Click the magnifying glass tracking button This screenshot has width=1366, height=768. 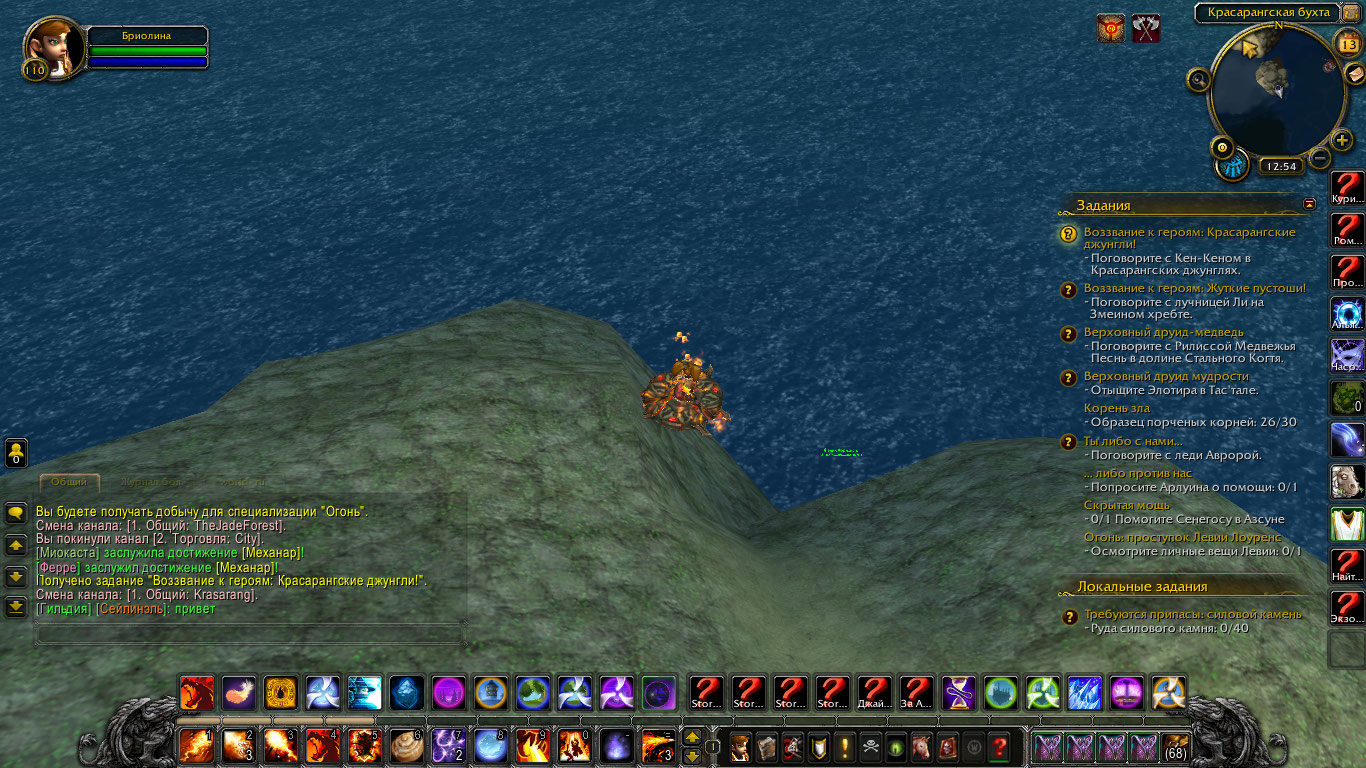(x=1199, y=78)
